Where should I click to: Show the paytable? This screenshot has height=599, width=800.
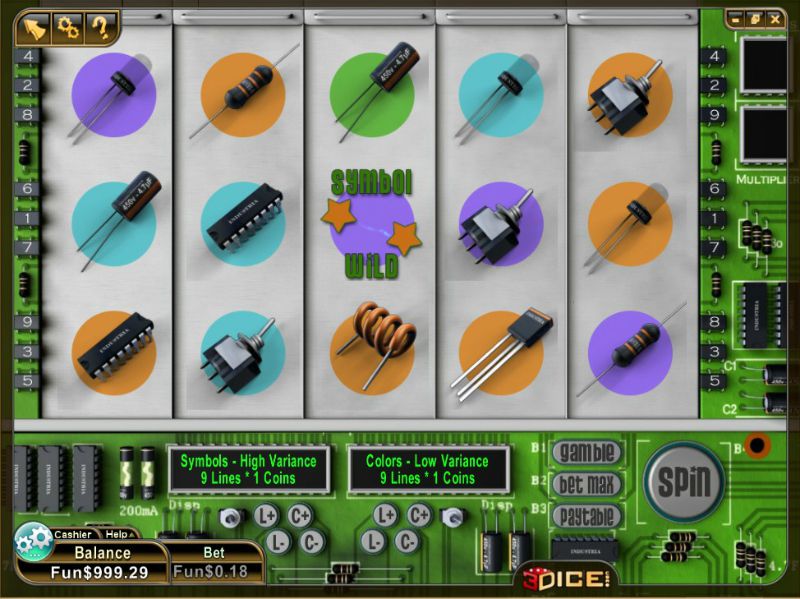[x=586, y=516]
